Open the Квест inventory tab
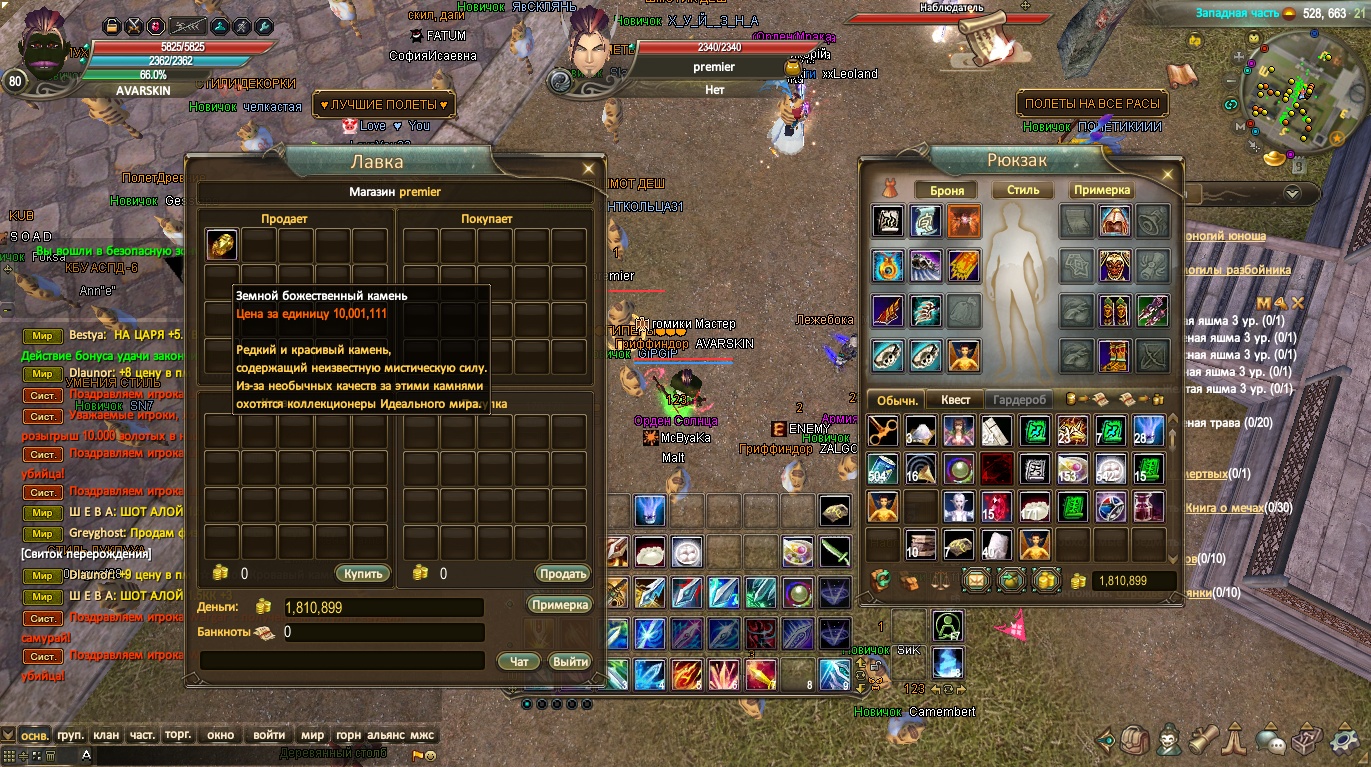This screenshot has height=767, width=1371. tap(955, 399)
